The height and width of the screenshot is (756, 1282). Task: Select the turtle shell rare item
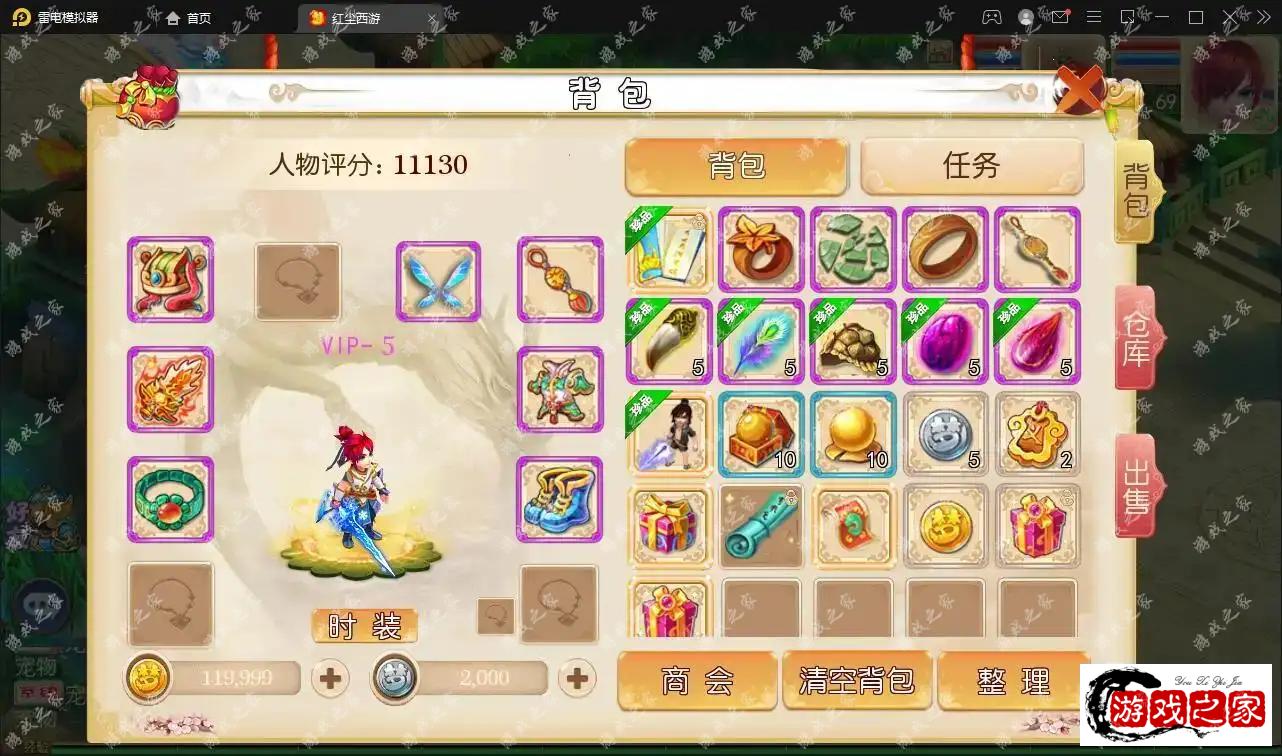(x=853, y=342)
